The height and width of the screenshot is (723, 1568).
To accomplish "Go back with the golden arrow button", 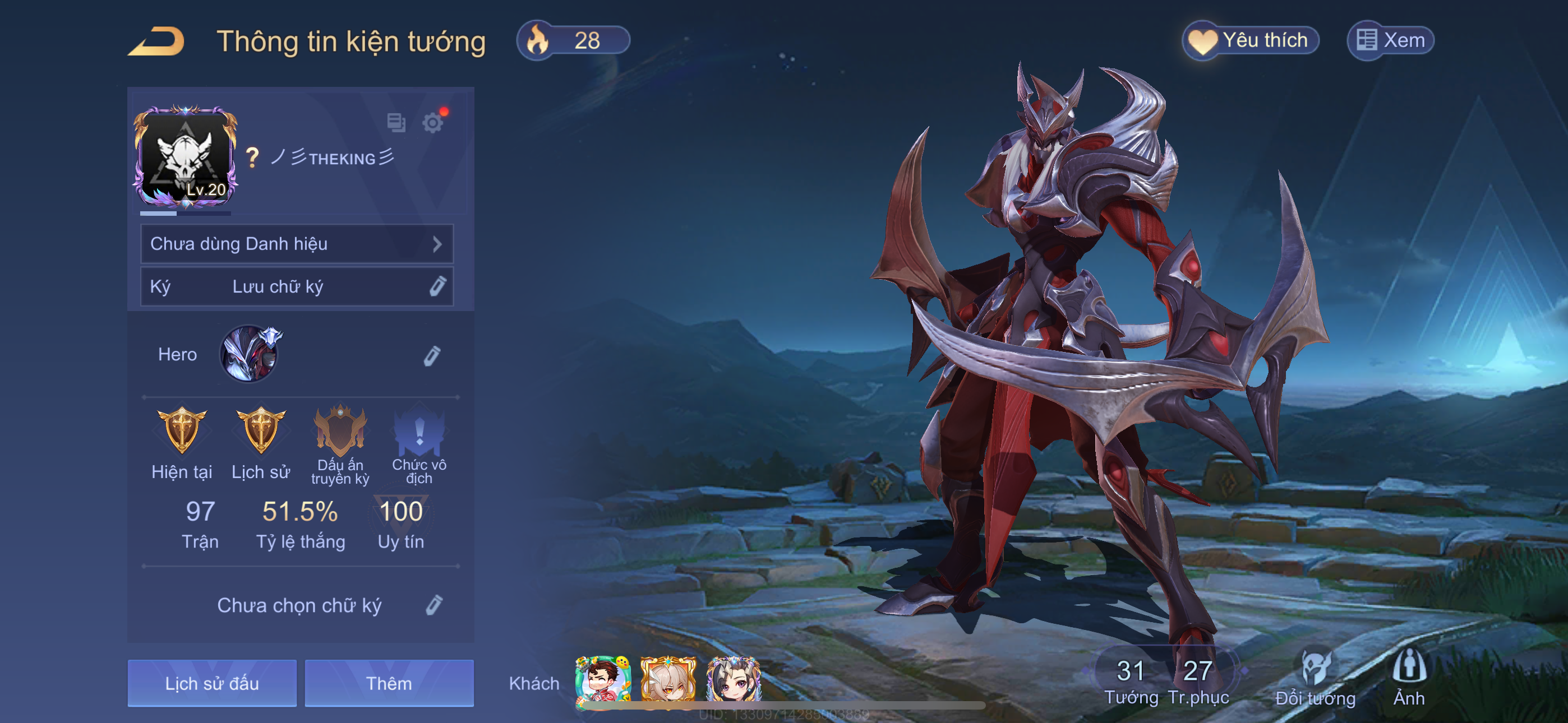I will tap(156, 41).
